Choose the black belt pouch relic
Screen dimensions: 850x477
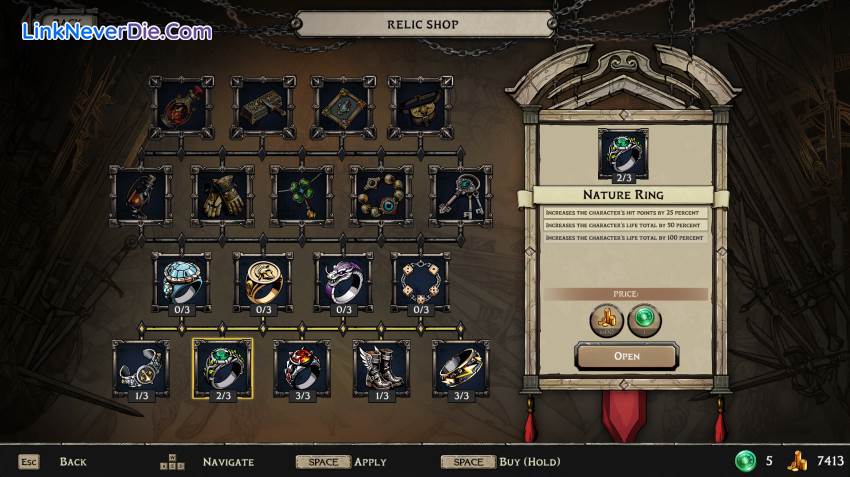click(x=420, y=108)
